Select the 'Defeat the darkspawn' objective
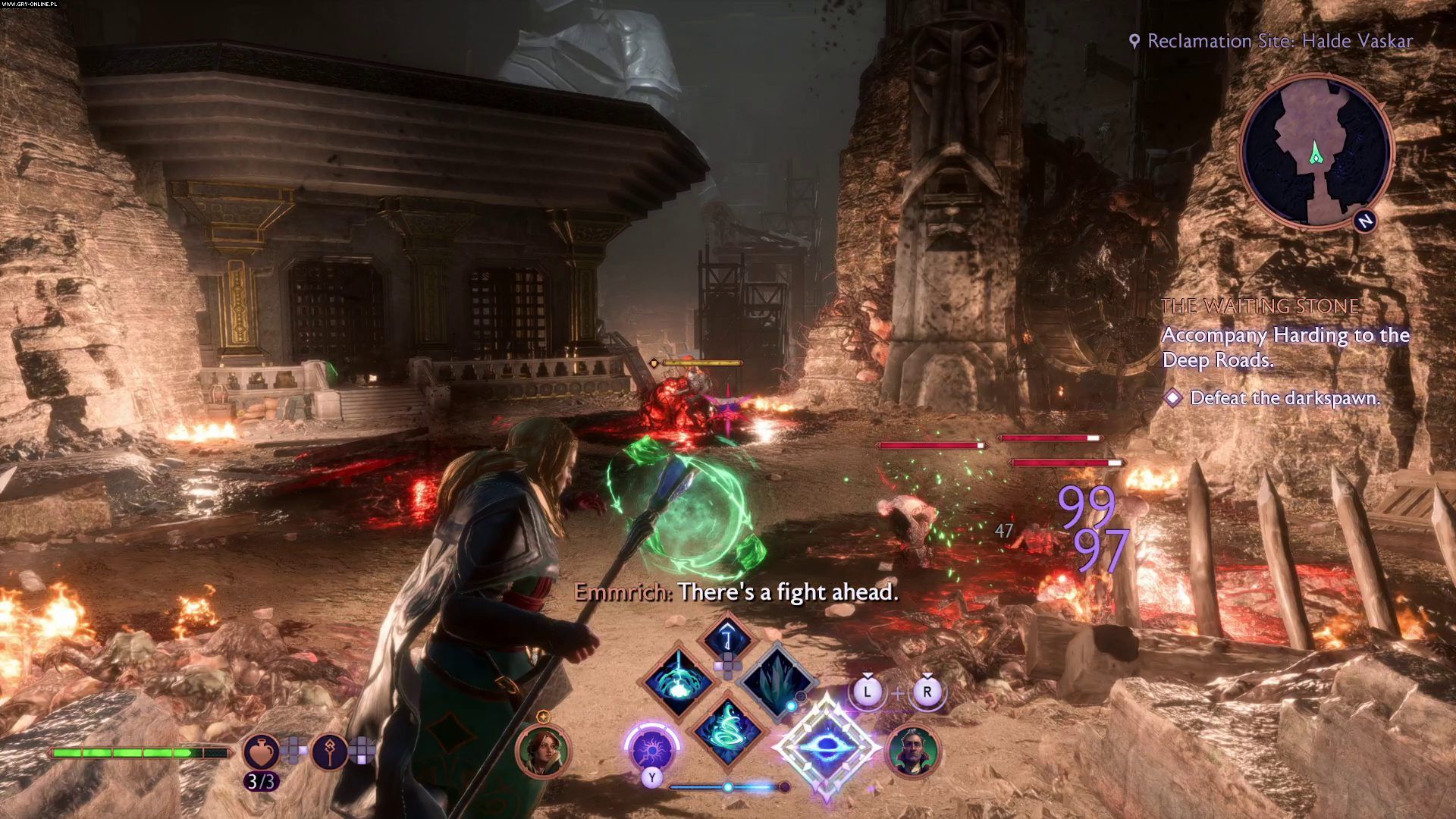The height and width of the screenshot is (819, 1456). coord(1285,398)
